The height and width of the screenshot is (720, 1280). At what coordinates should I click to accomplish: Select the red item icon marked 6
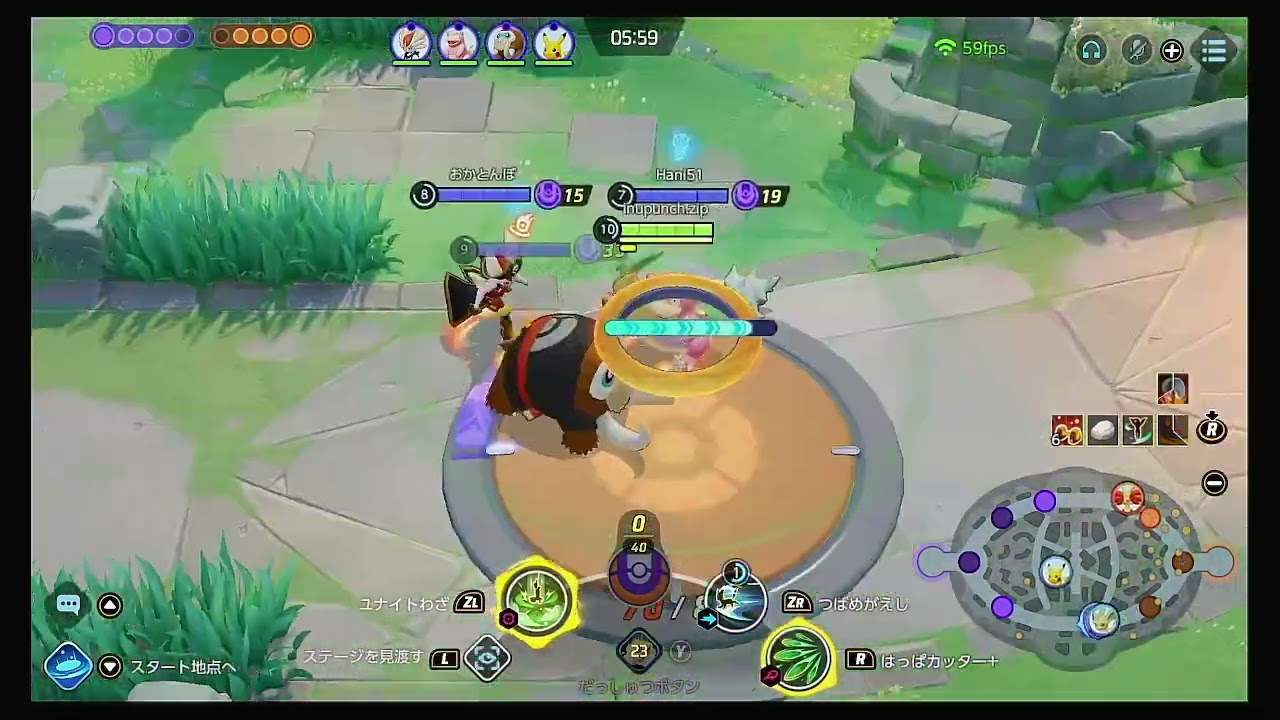tap(1068, 430)
